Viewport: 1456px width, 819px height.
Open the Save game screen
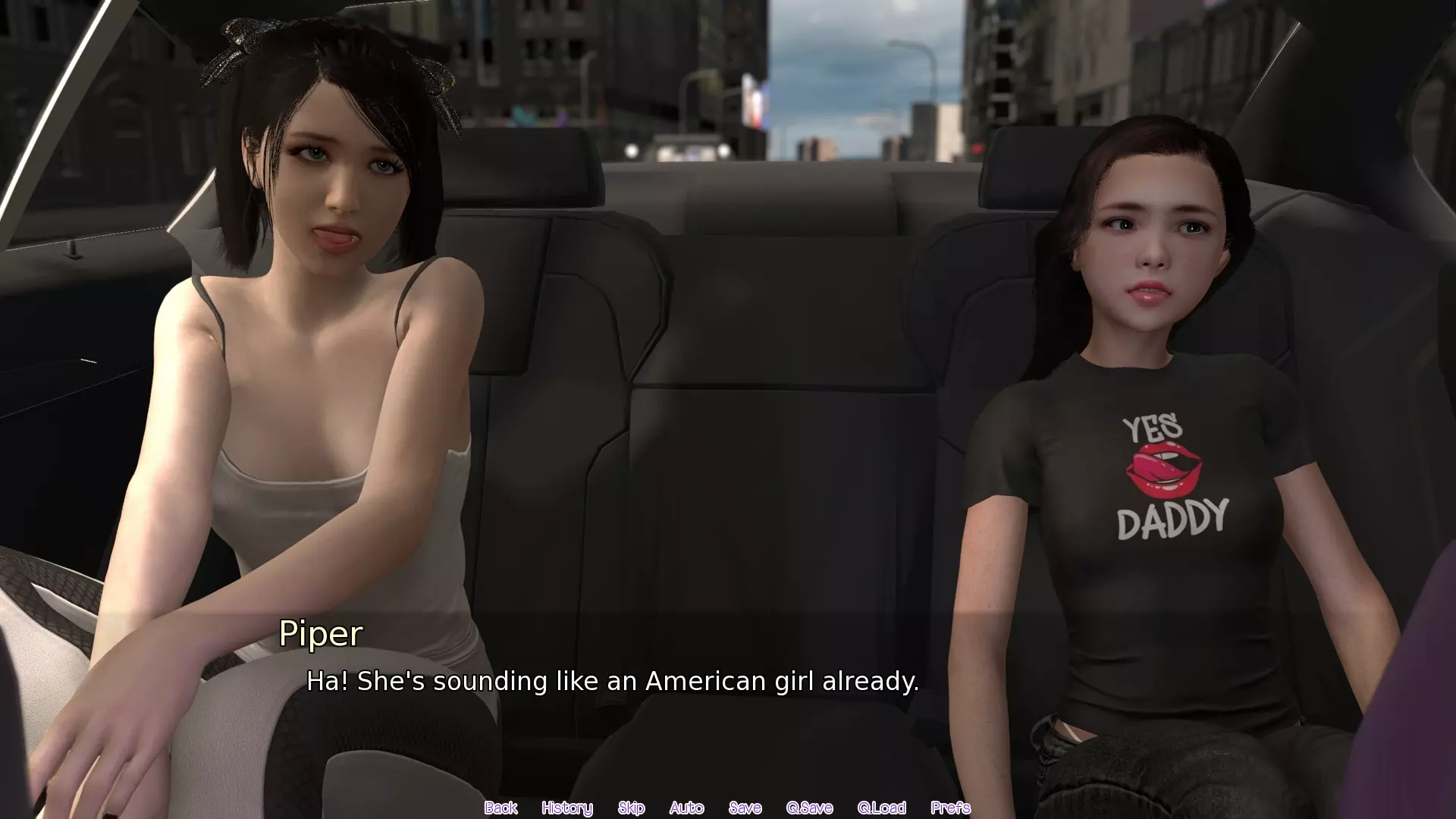[745, 808]
